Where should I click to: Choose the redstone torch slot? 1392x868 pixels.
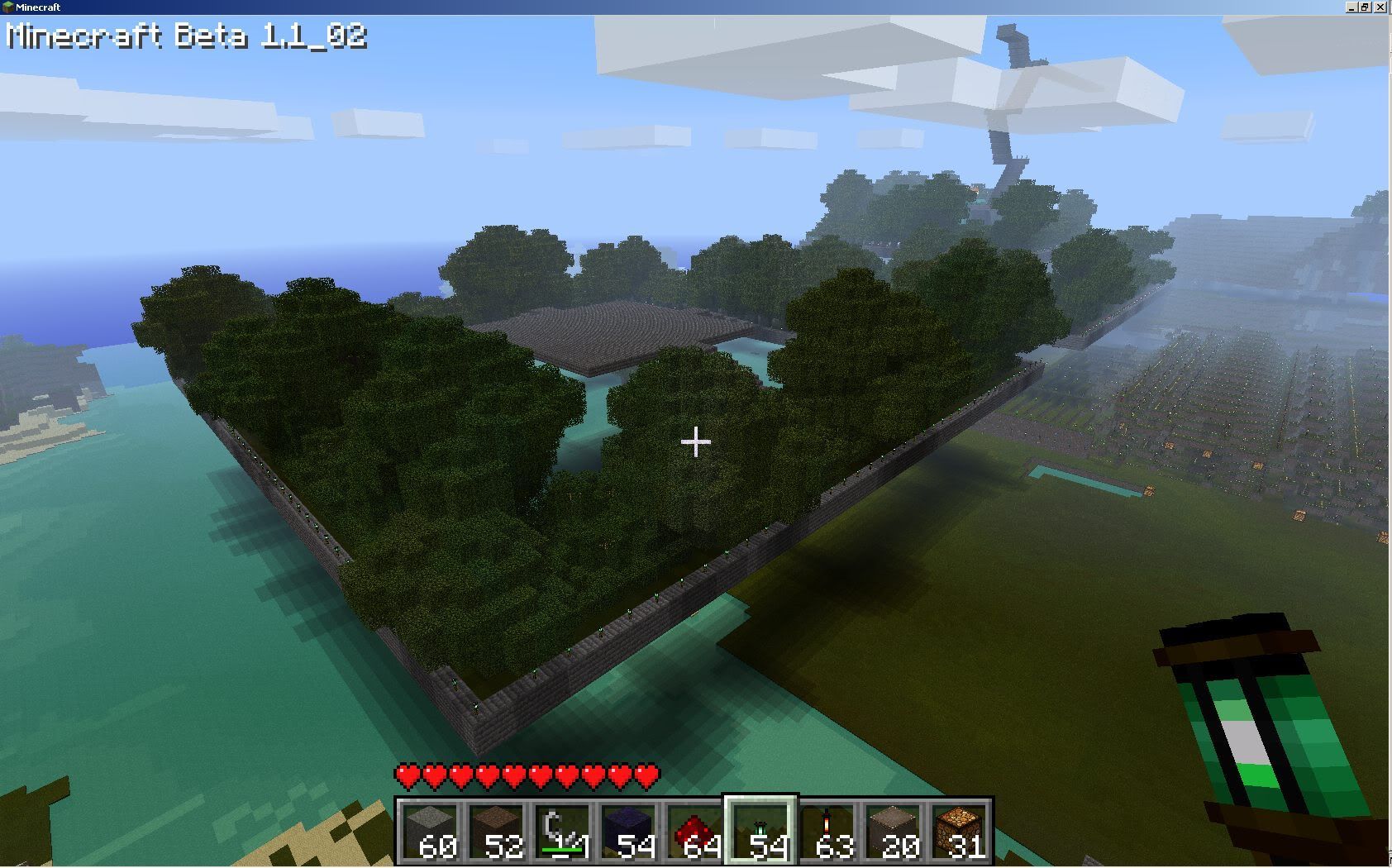[827, 831]
